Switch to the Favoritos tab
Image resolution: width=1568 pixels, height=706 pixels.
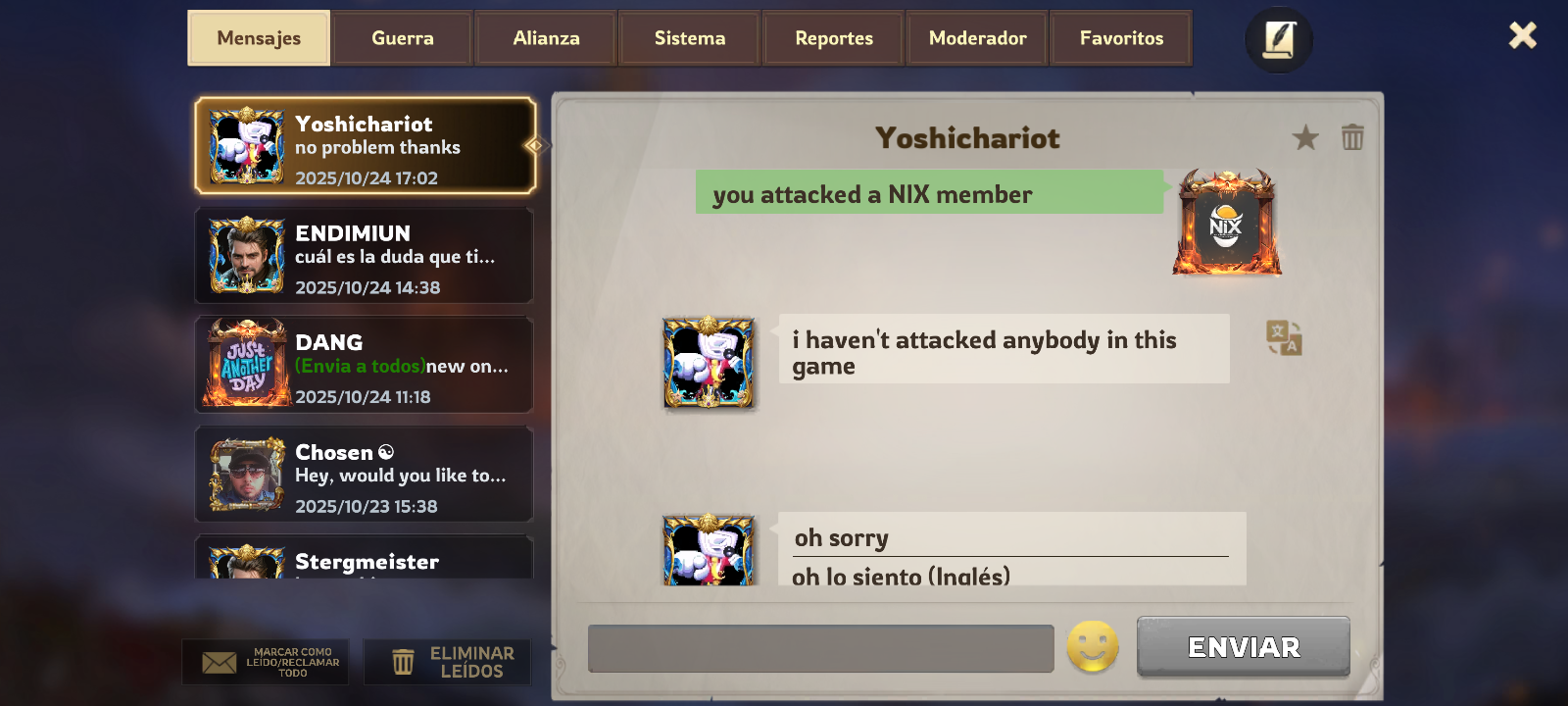(x=1121, y=38)
